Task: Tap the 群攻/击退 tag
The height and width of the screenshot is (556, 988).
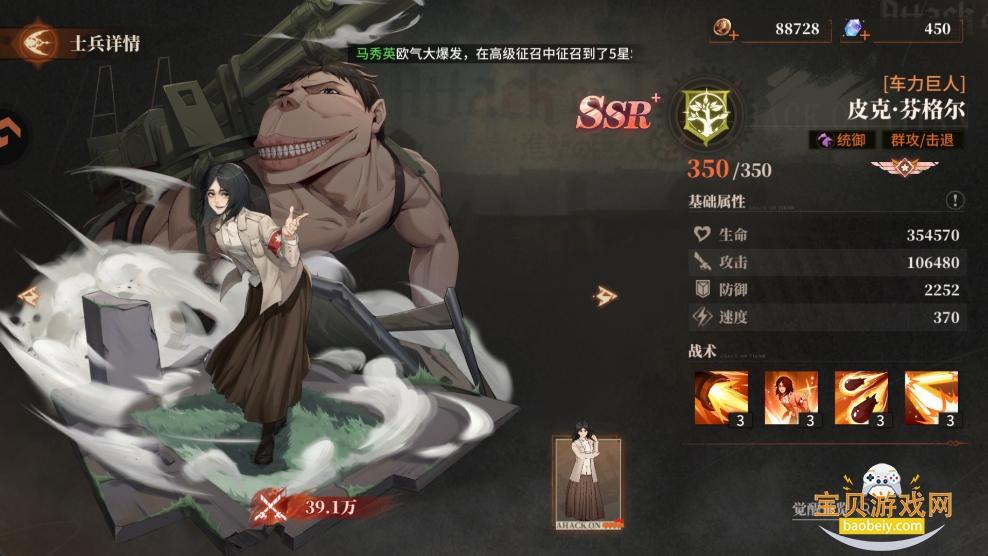Action: (923, 140)
